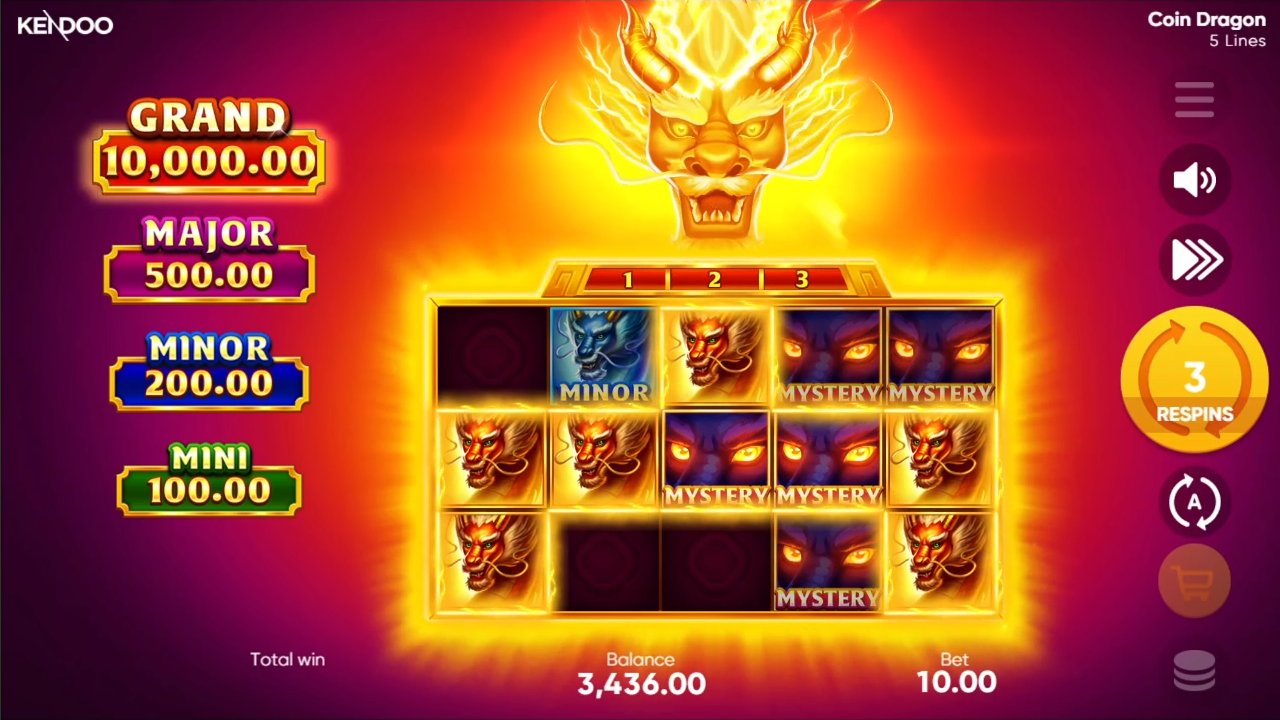Toggle sound off with the speaker control
Viewport: 1280px width, 720px height.
coord(1194,180)
